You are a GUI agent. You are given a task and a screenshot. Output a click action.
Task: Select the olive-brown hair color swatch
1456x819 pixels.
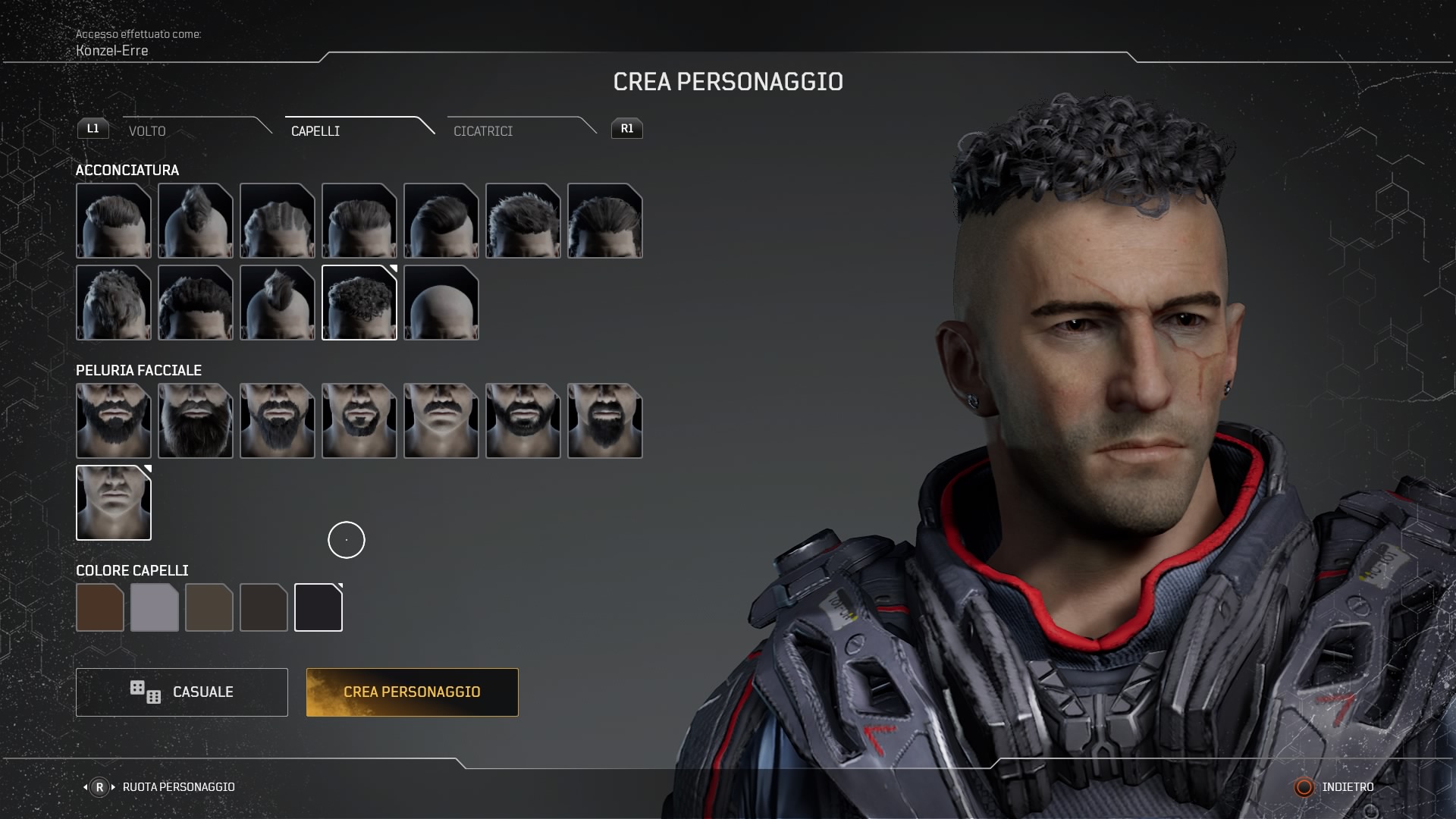pos(209,607)
